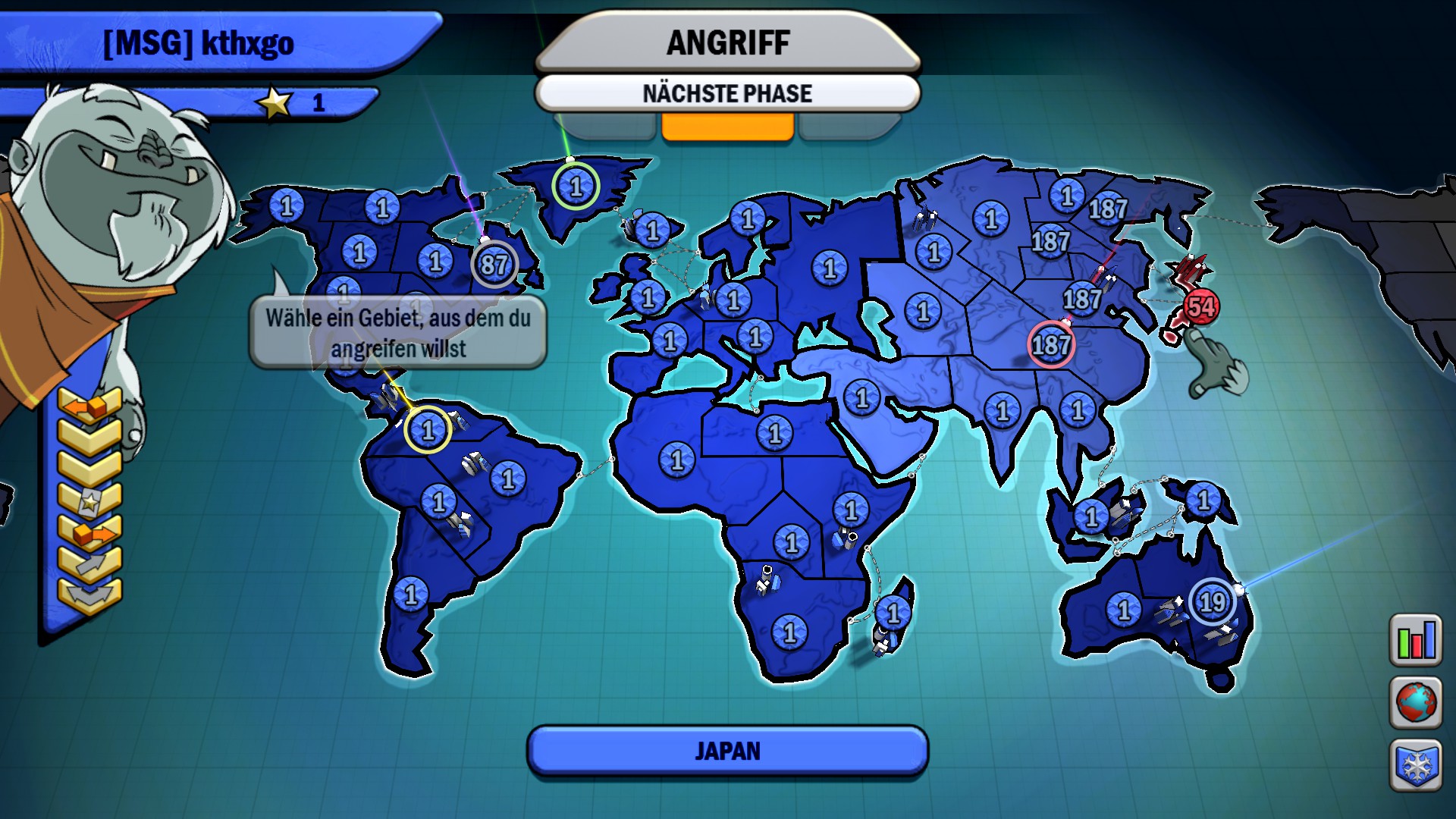
Task: Open the kthxgo chat message banner
Action: pos(199,43)
